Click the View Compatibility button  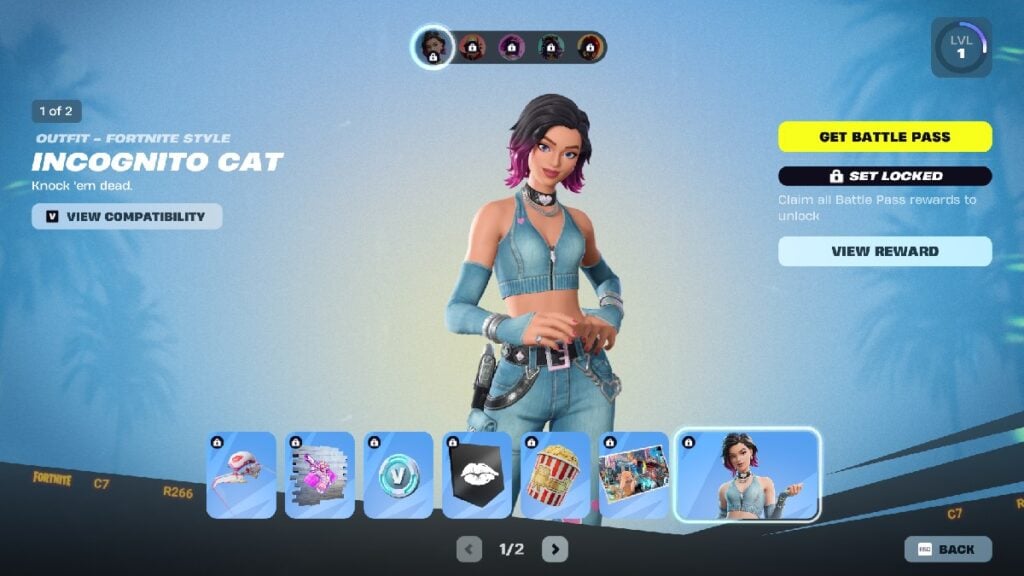coord(127,216)
